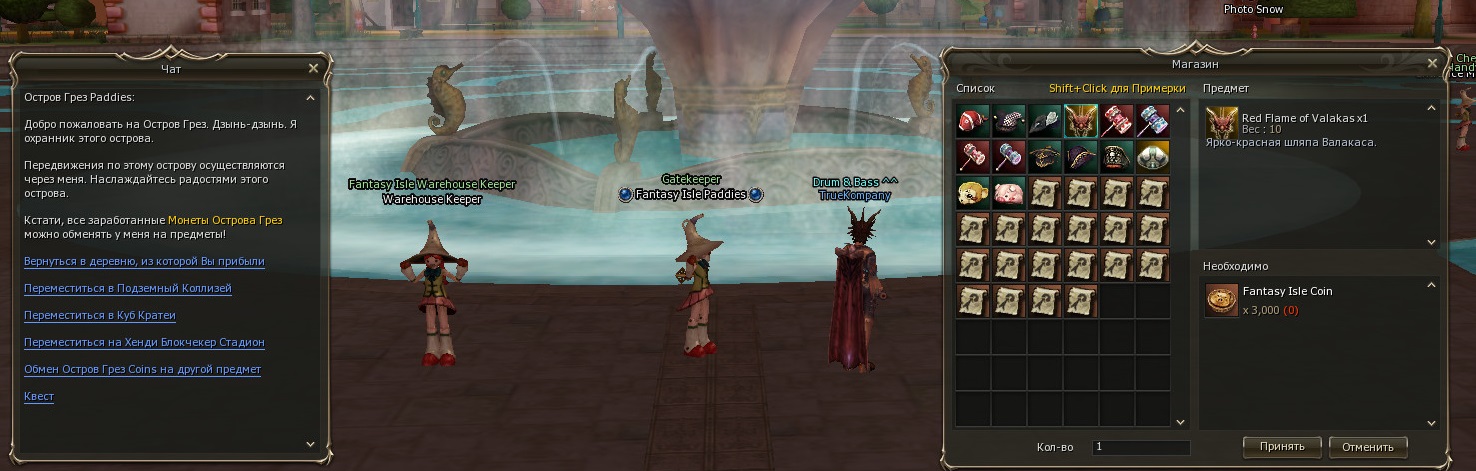Close the Магазин shop window
This screenshot has width=1476, height=471.
[1432, 63]
